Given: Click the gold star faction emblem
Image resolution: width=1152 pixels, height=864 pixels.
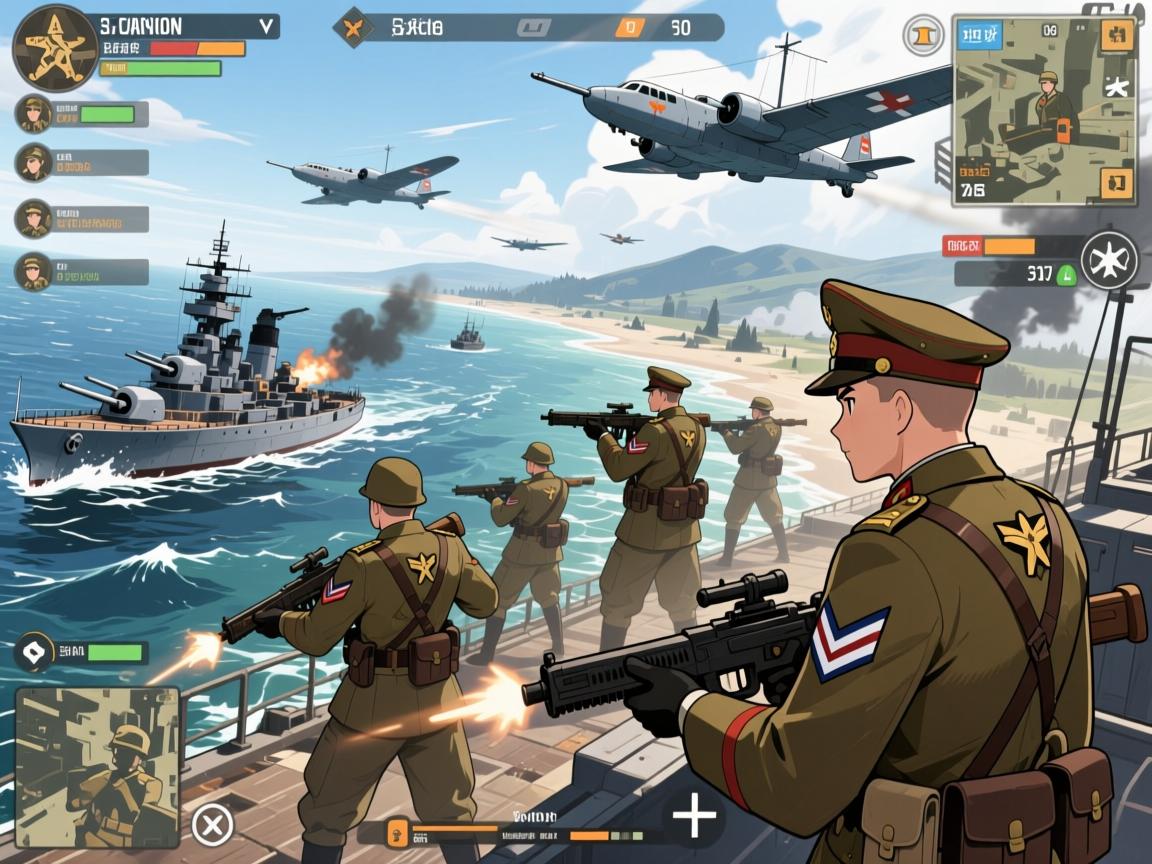Looking at the screenshot, I should 55,48.
